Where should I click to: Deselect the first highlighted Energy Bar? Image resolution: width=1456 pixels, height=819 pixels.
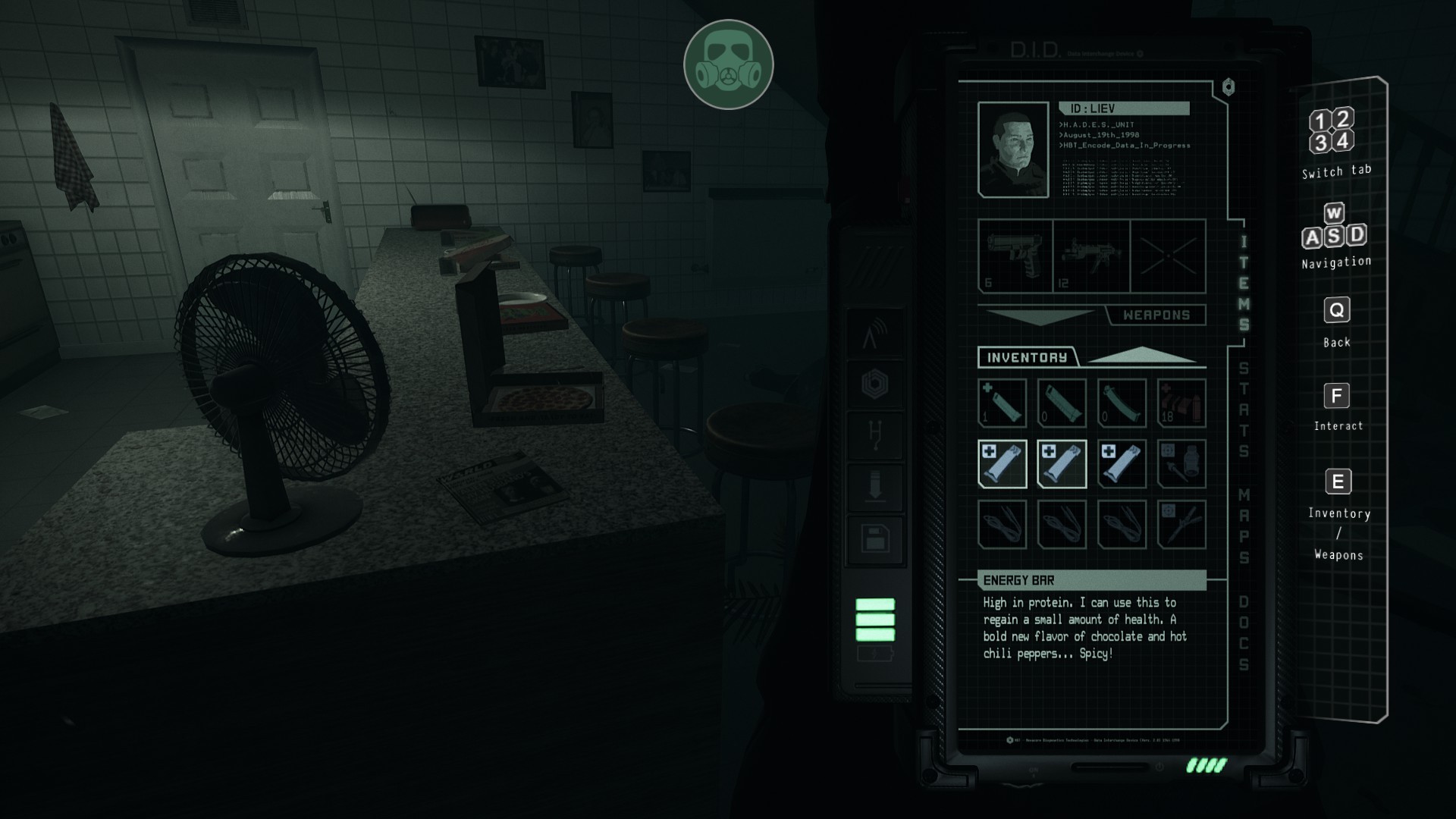coord(1003,463)
